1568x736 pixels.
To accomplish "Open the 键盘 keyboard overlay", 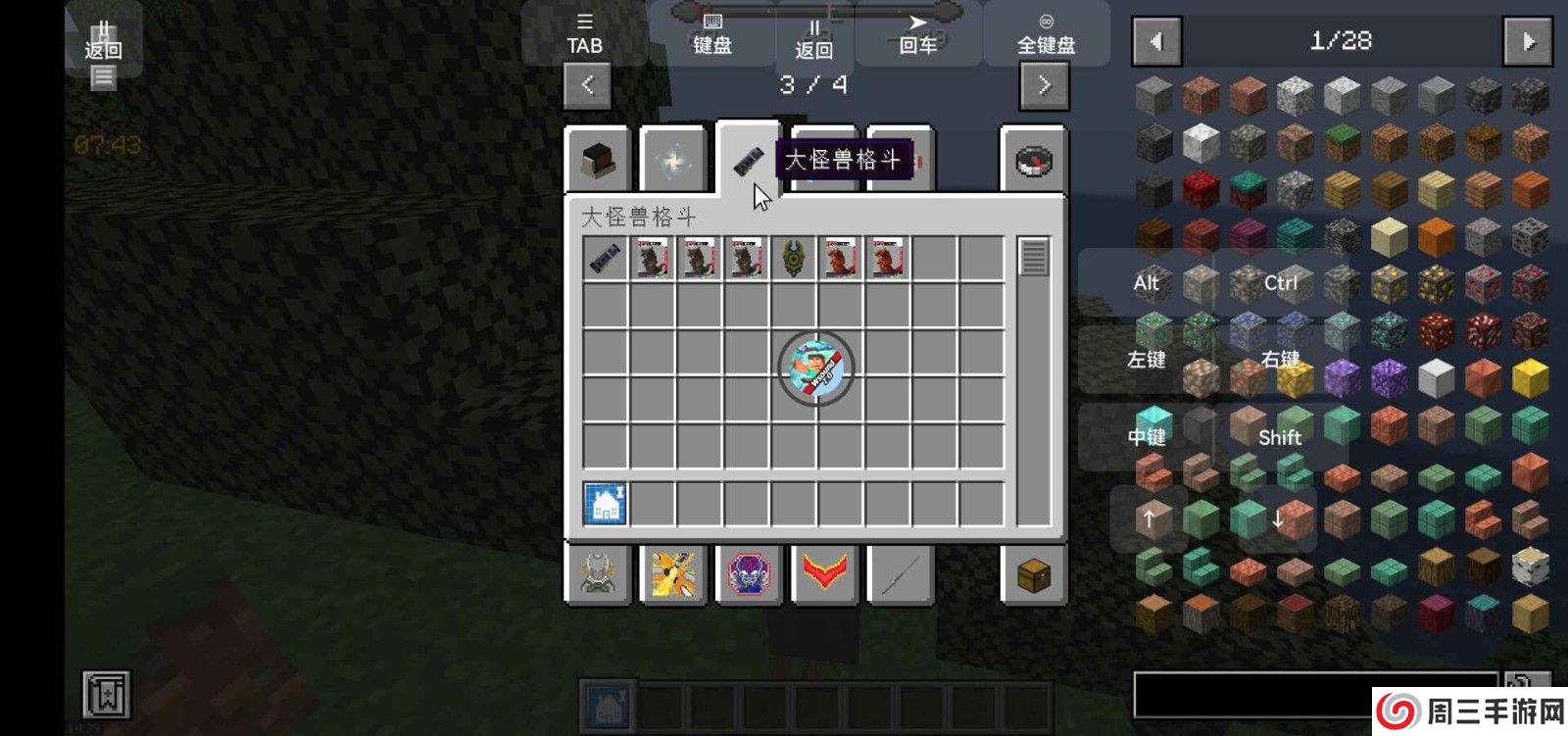I will [x=712, y=34].
